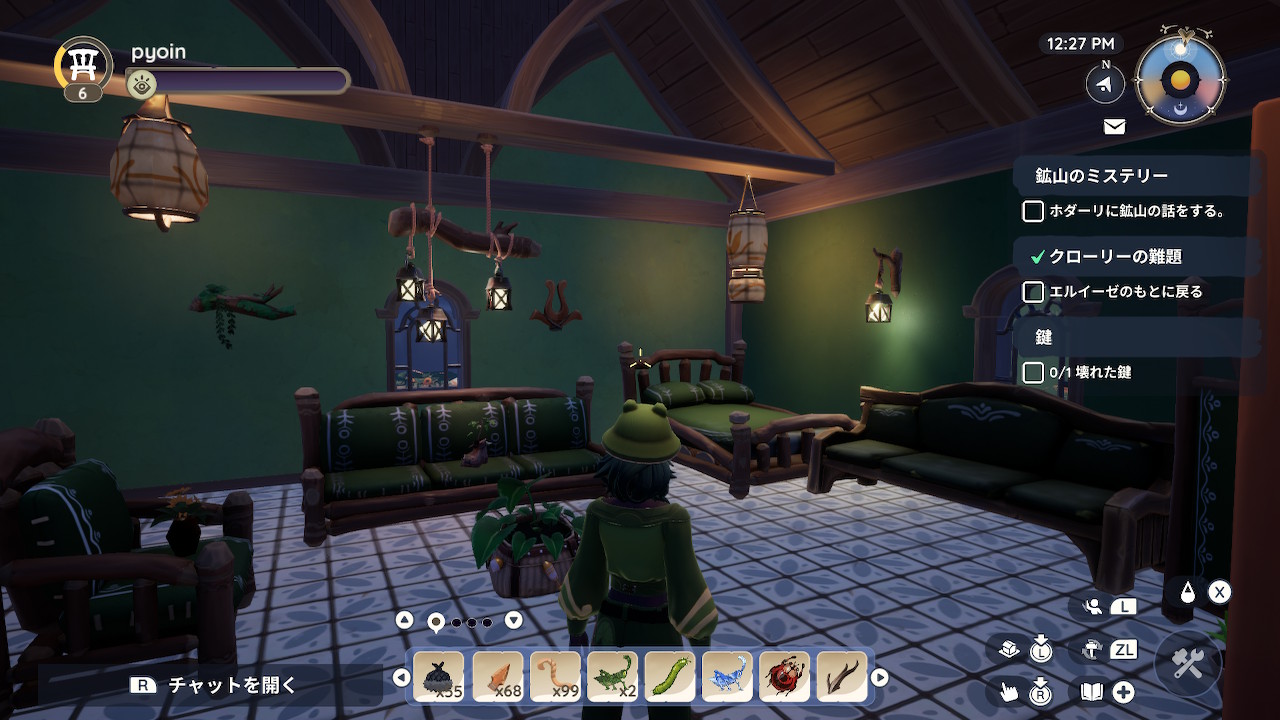Click the north compass arrow icon

(1105, 85)
